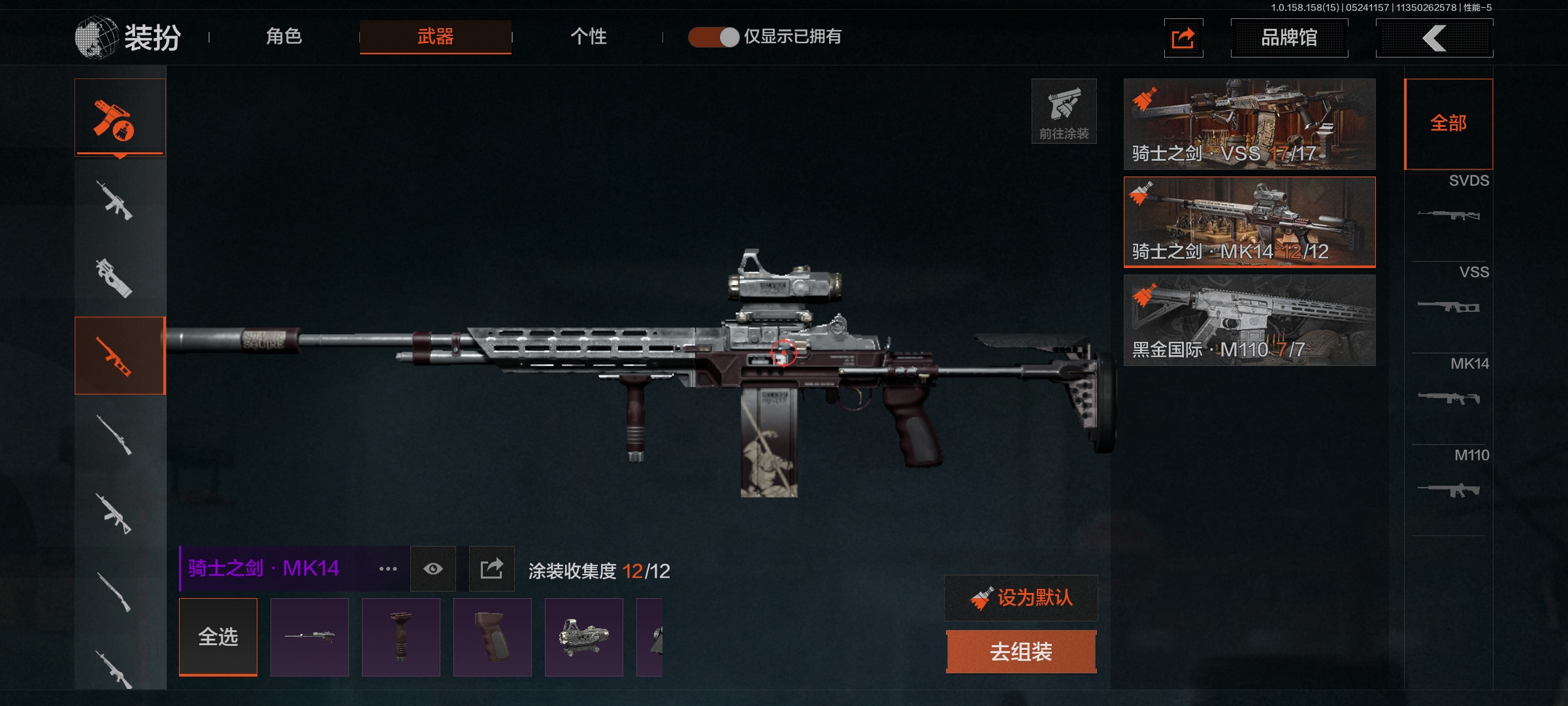Viewport: 1568px width, 706px height.
Task: Open the three-dots options for 骑士之剑 MK14
Action: point(388,569)
